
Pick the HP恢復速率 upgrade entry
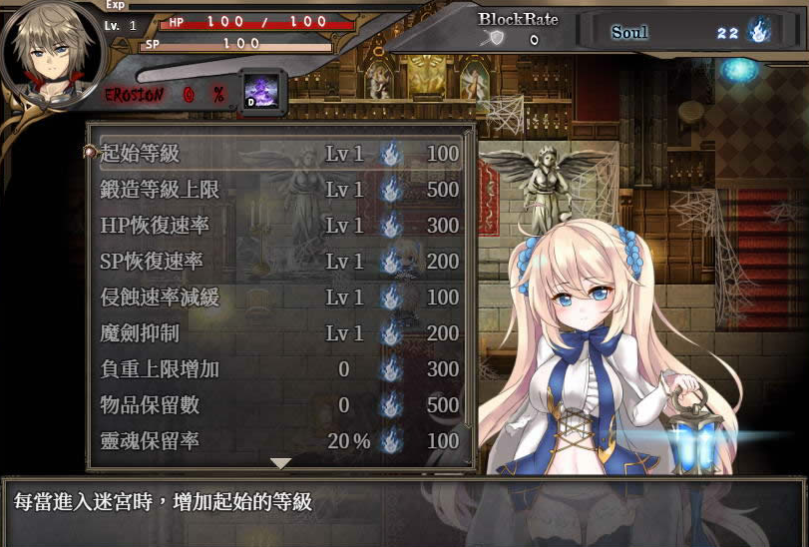click(x=280, y=226)
